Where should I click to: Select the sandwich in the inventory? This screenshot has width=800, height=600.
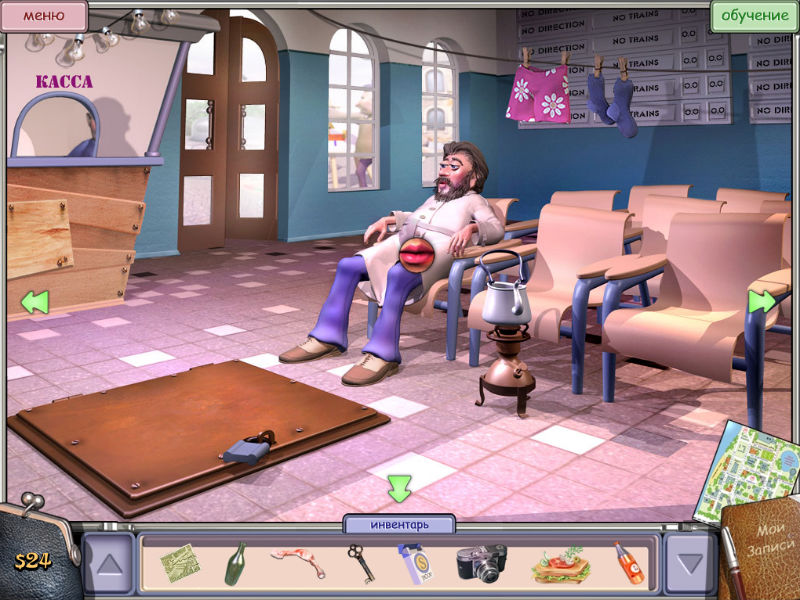556,565
